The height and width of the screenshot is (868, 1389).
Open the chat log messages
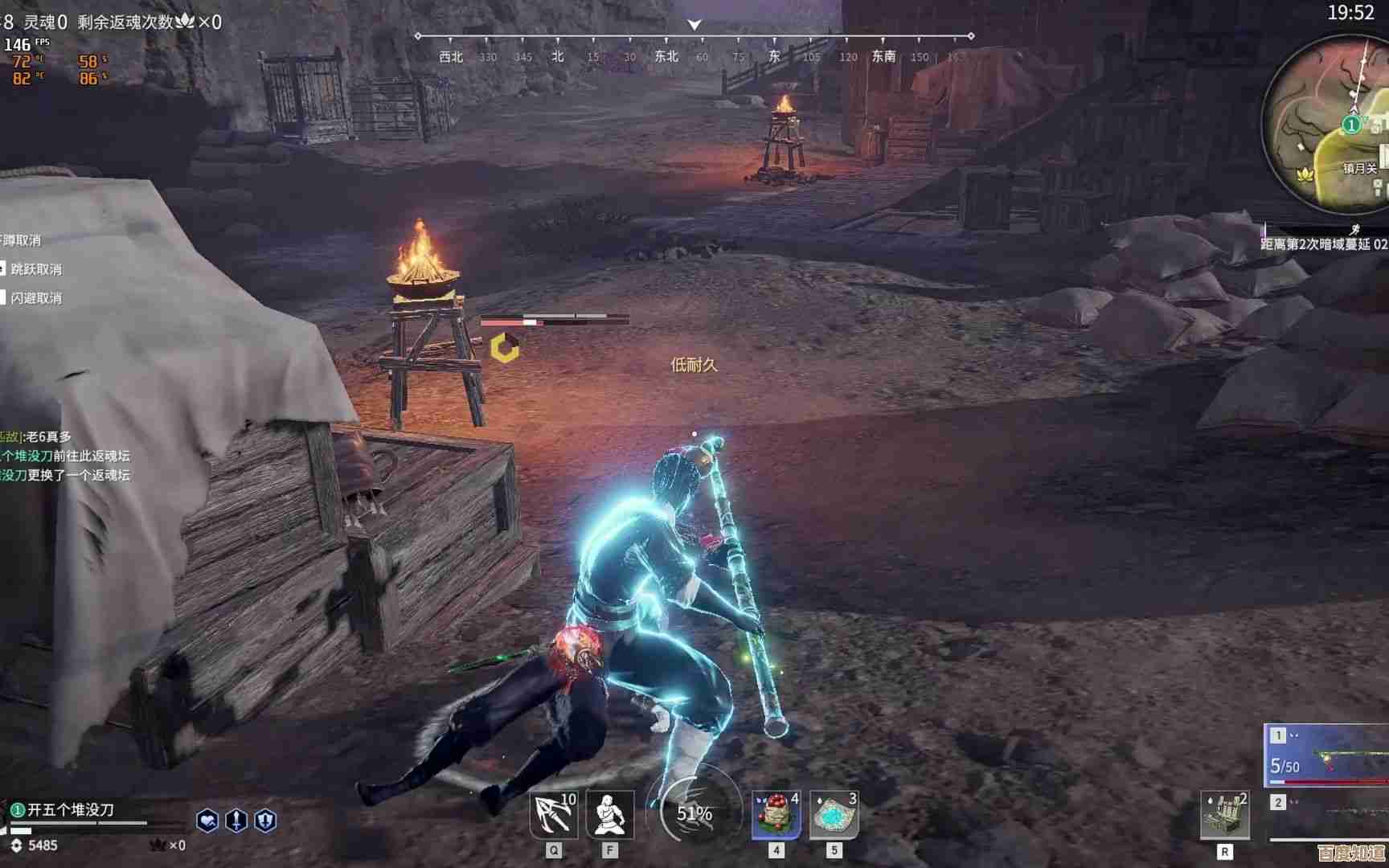(64, 456)
